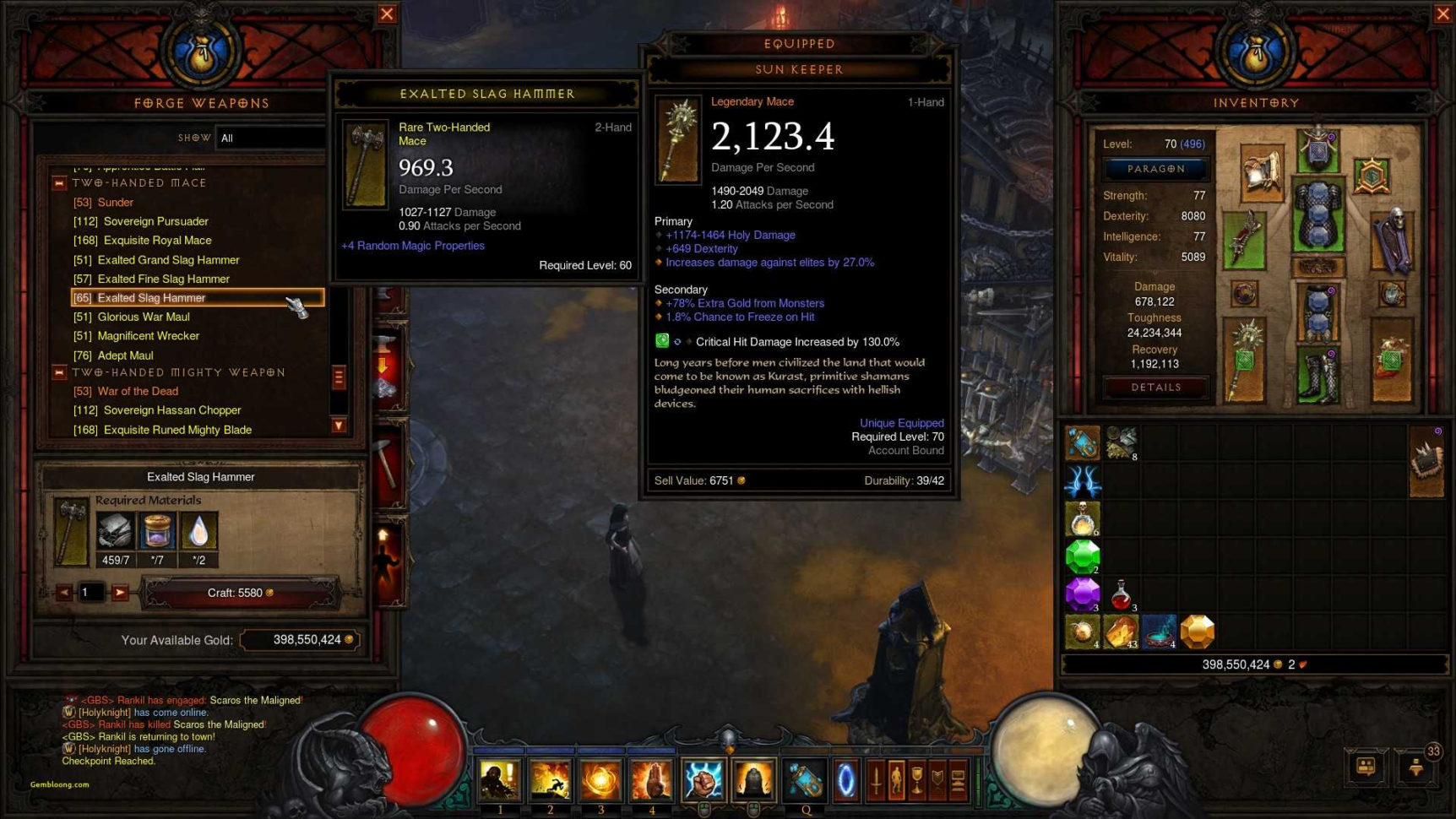Select Sunder from the recipe list
Screen dimensions: 1456x819
tap(115, 203)
